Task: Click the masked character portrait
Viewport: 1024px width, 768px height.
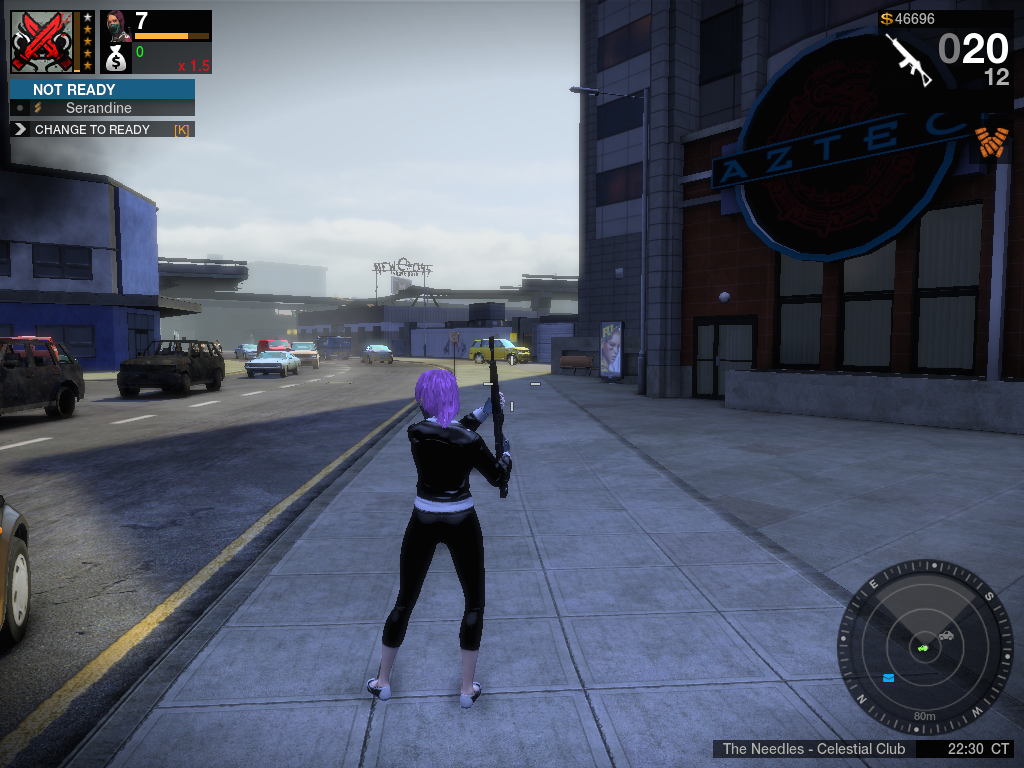Action: click(x=116, y=24)
